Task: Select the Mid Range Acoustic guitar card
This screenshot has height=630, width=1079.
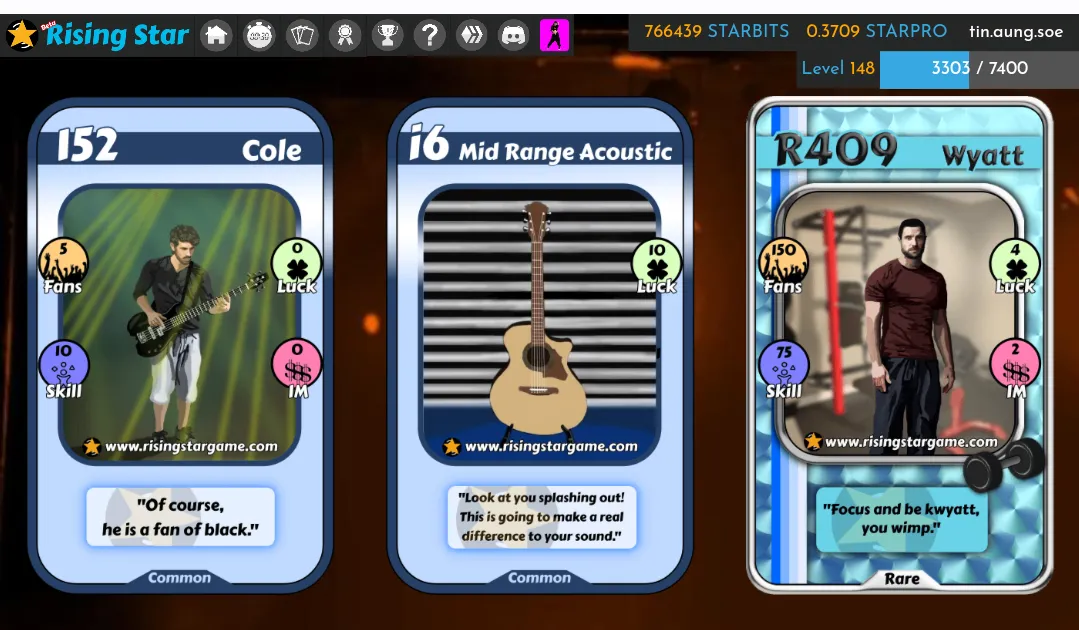Action: click(x=540, y=345)
